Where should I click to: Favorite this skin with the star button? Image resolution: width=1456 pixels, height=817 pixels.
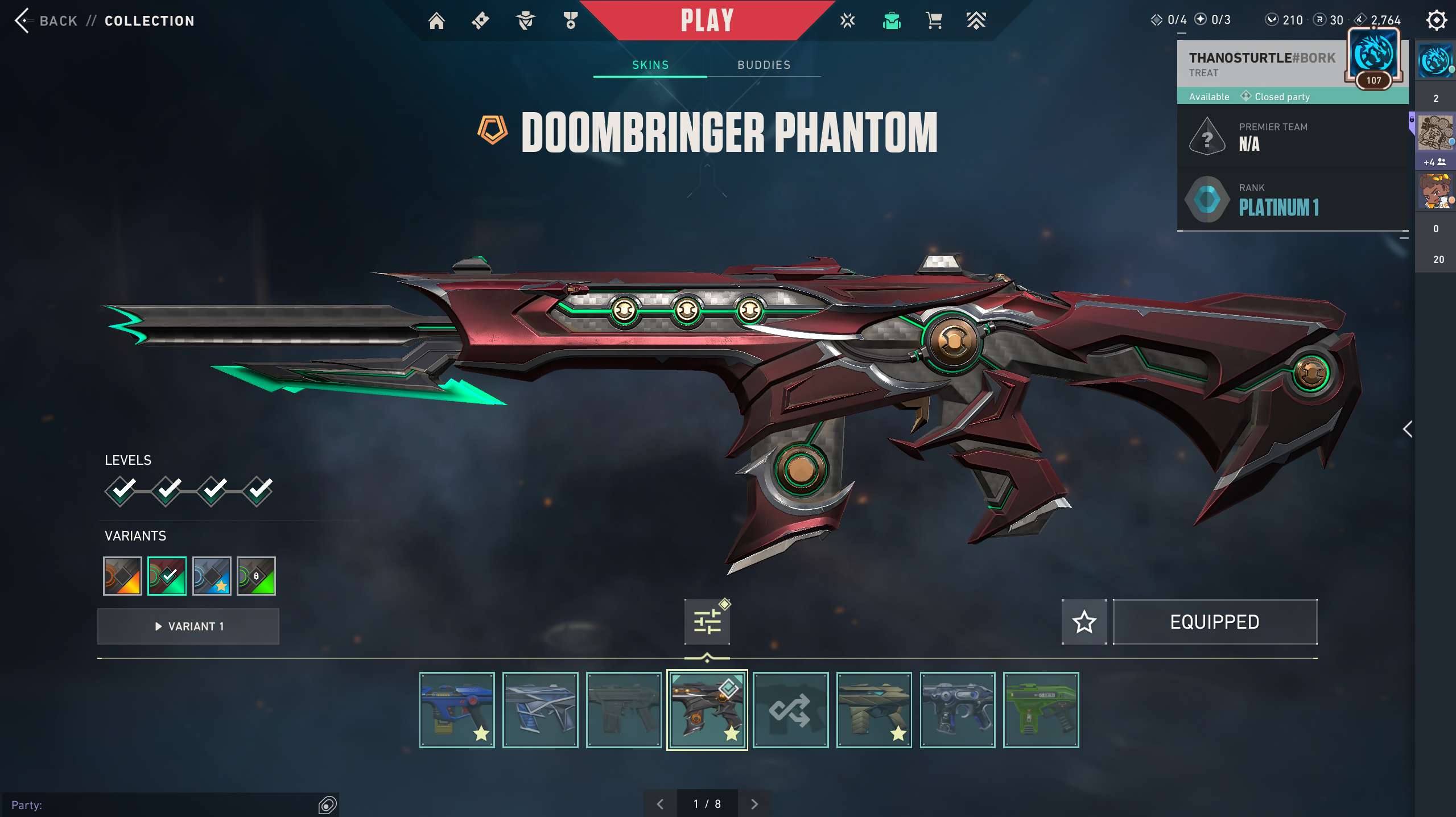[1084, 621]
